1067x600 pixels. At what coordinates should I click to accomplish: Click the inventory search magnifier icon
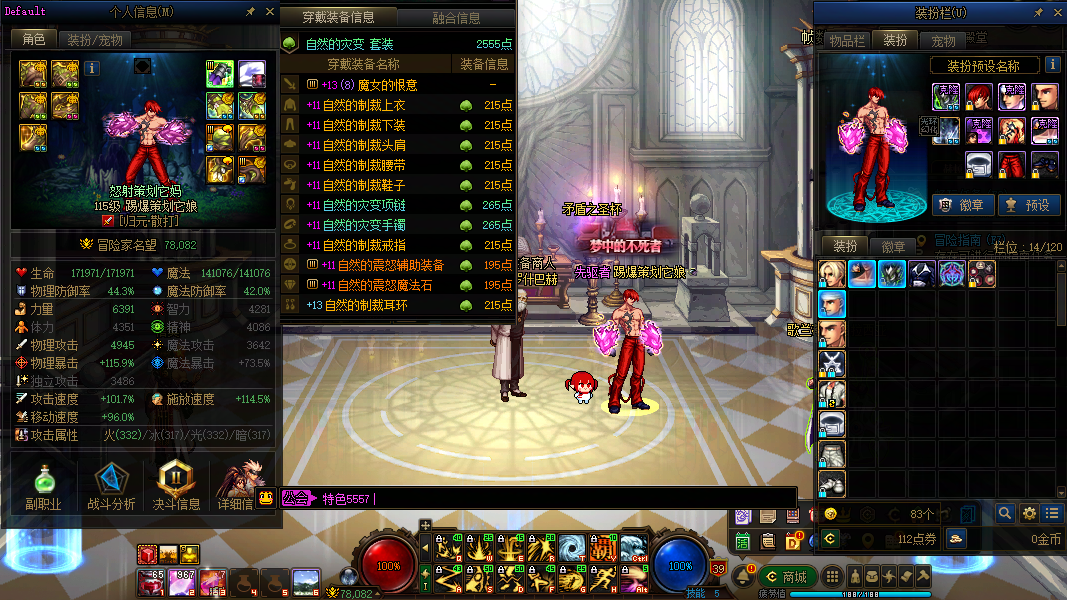point(1006,513)
